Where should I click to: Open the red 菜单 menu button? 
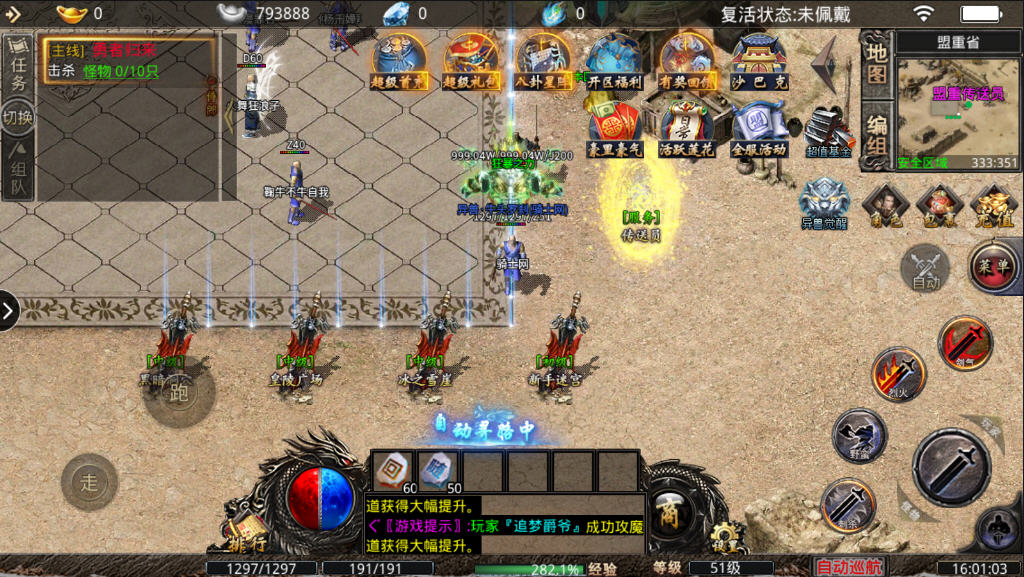(993, 267)
